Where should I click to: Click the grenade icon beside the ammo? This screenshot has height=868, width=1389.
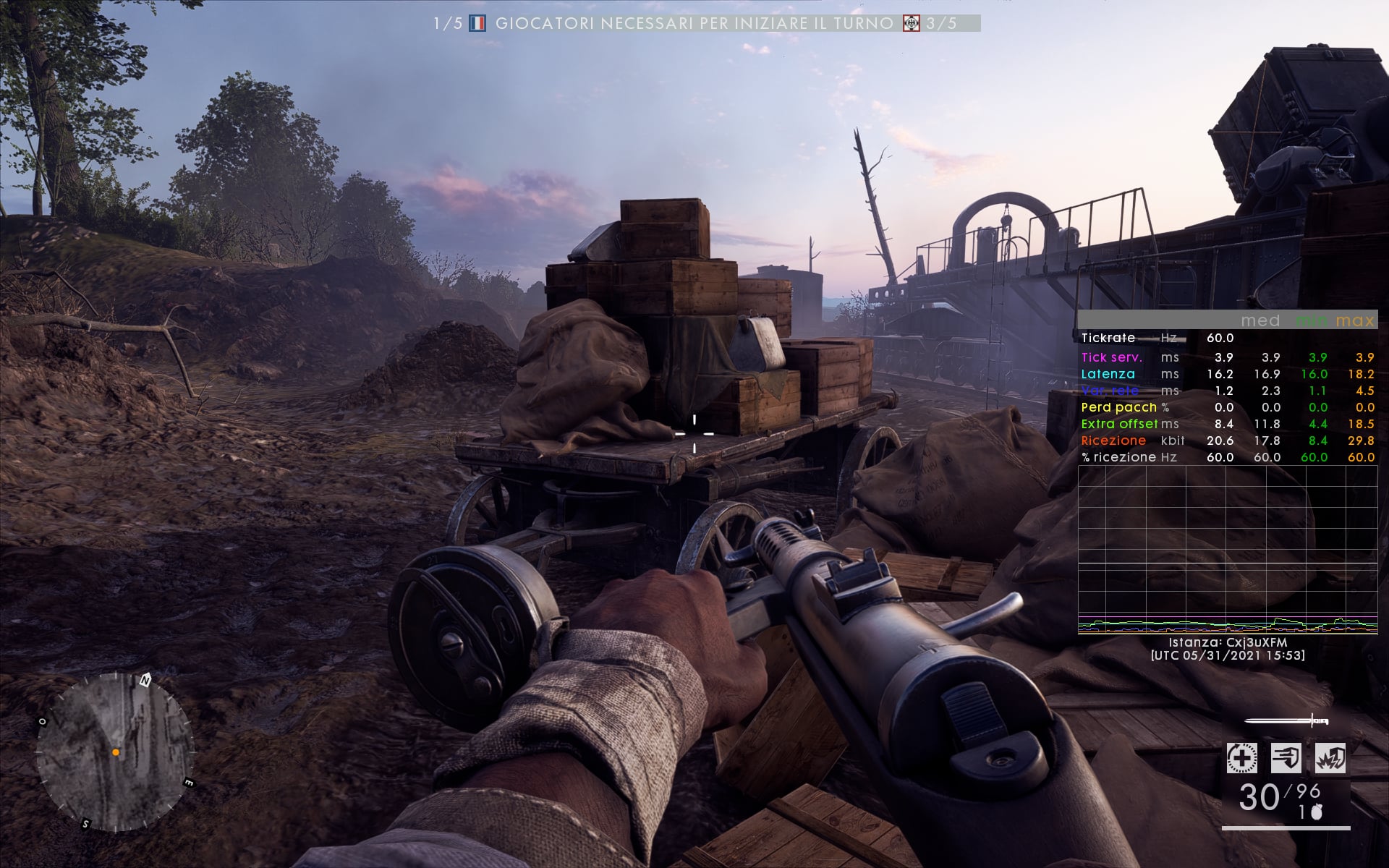click(x=1317, y=813)
